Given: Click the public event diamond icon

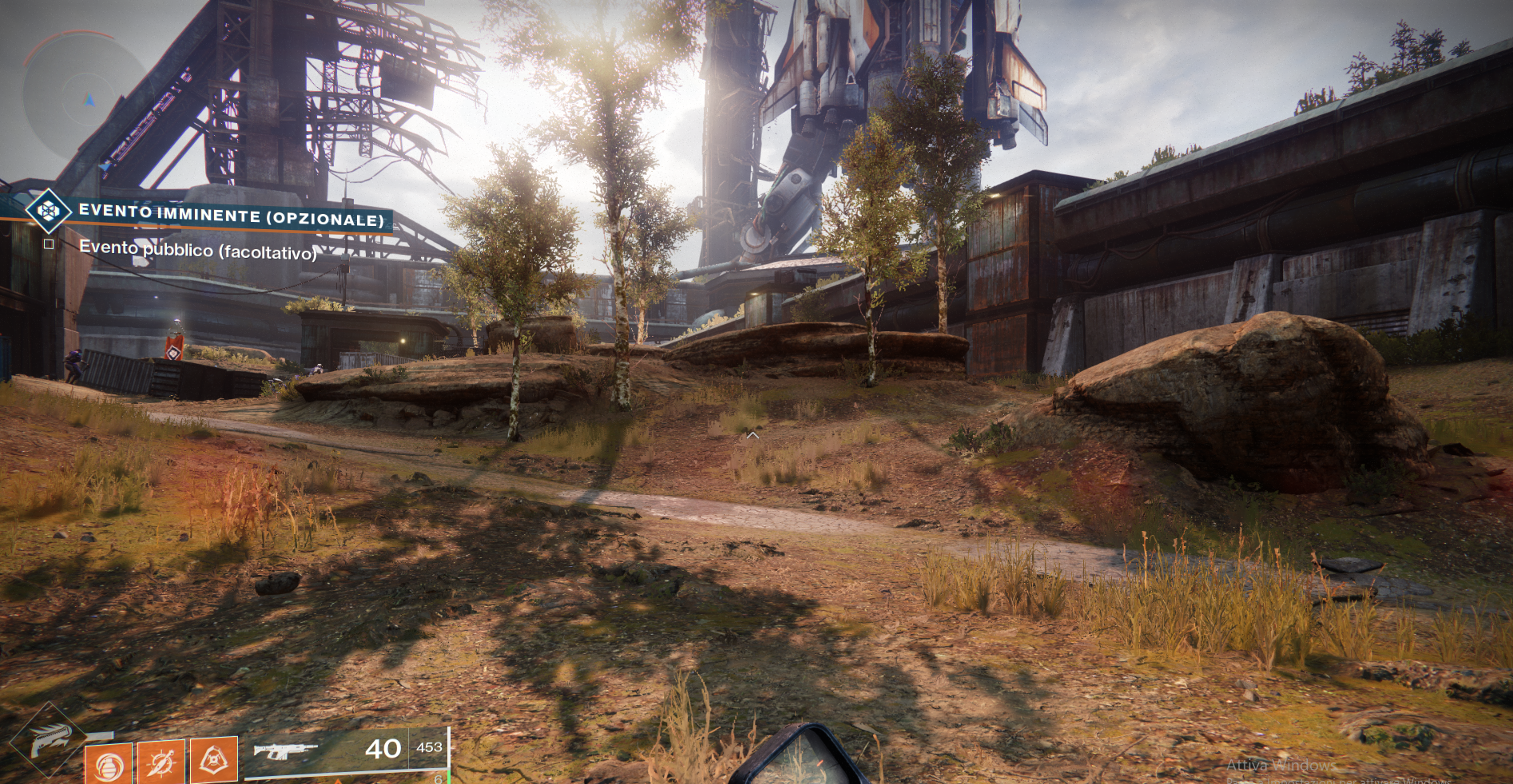Looking at the screenshot, I should click(48, 211).
